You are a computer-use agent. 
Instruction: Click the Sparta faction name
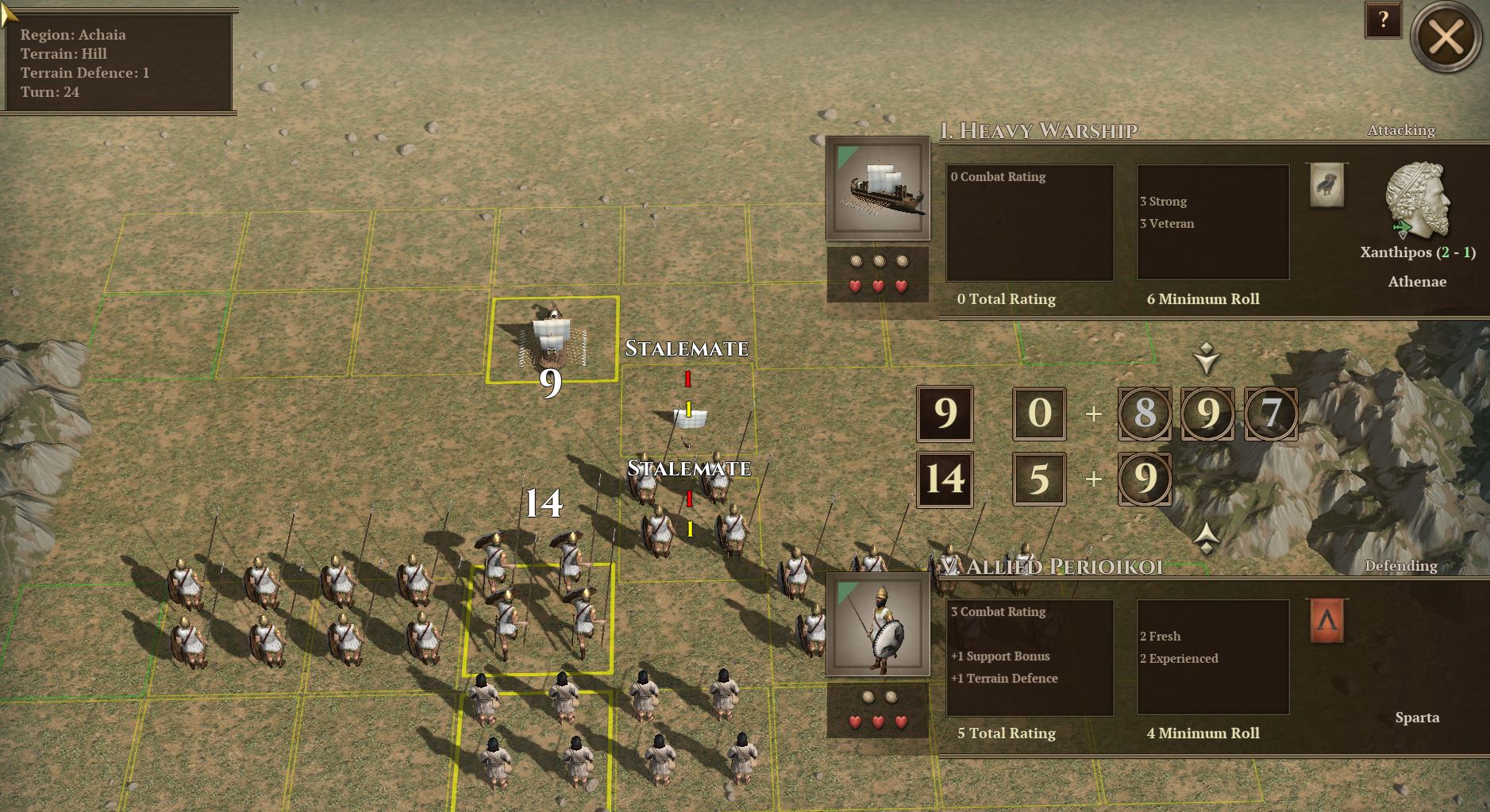[1419, 718]
